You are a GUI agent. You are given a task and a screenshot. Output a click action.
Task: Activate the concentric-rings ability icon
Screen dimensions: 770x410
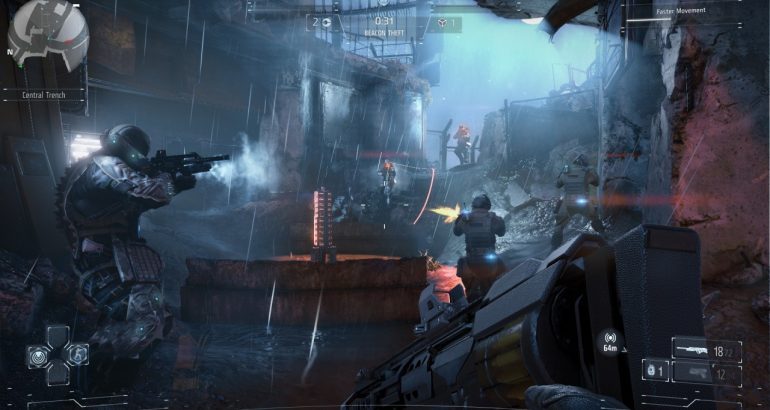[x=35, y=354]
